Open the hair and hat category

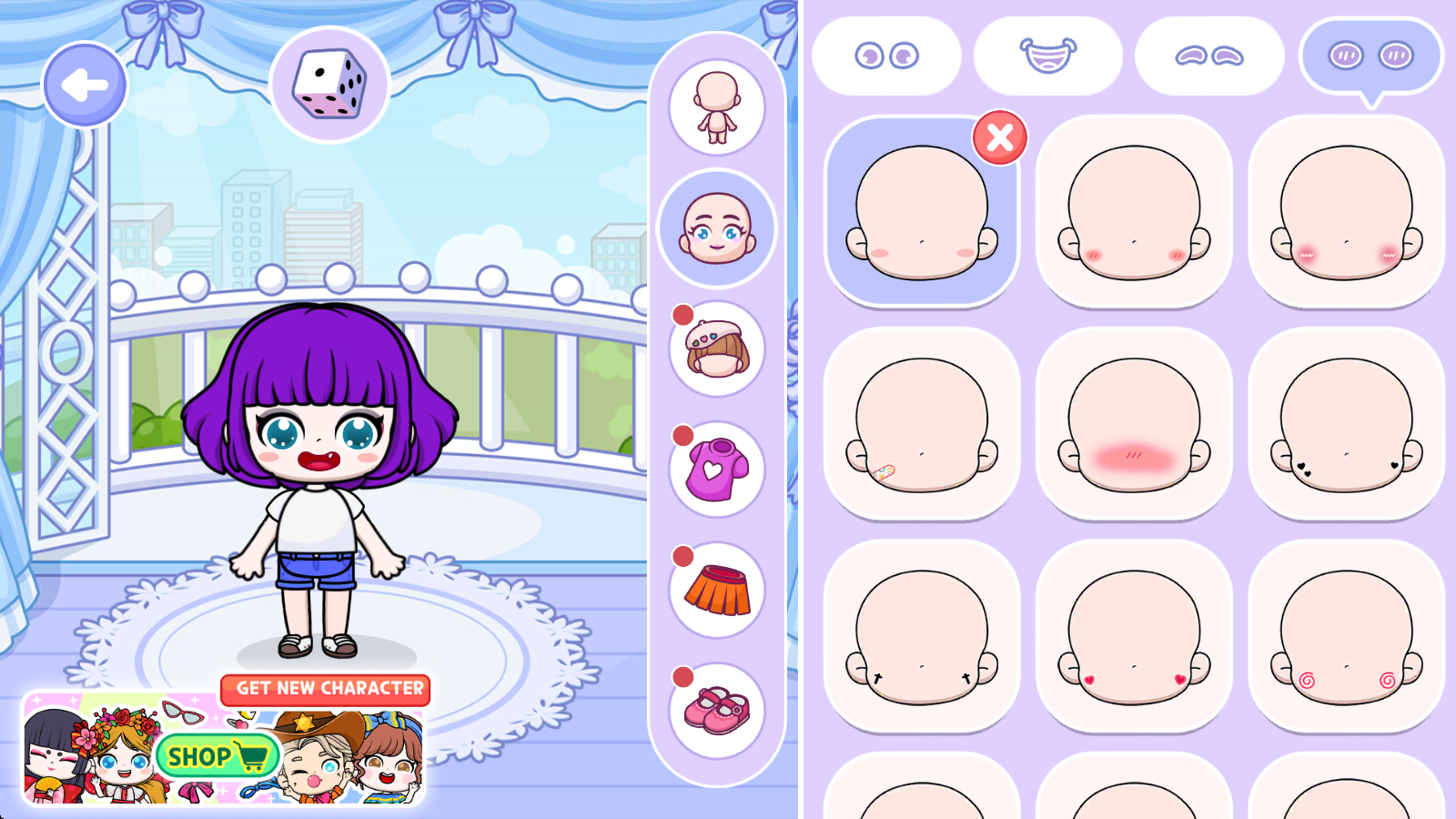[x=717, y=349]
